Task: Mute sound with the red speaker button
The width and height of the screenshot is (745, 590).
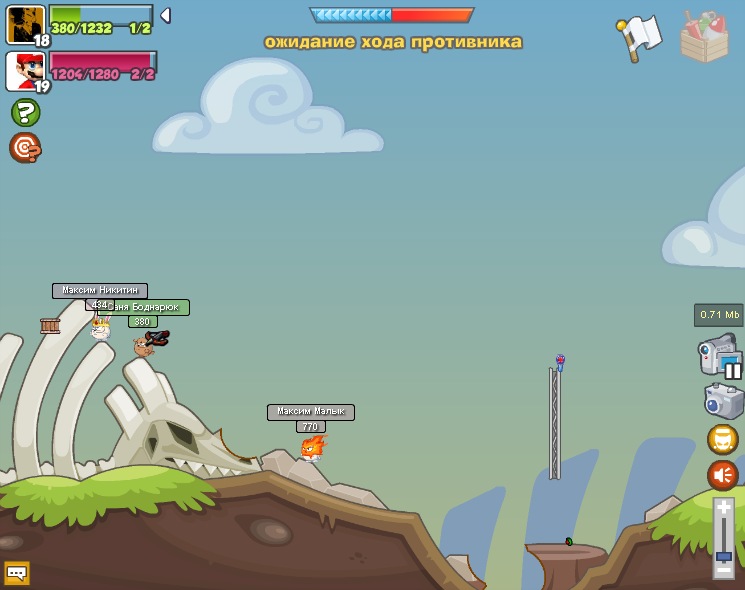Action: [x=723, y=475]
